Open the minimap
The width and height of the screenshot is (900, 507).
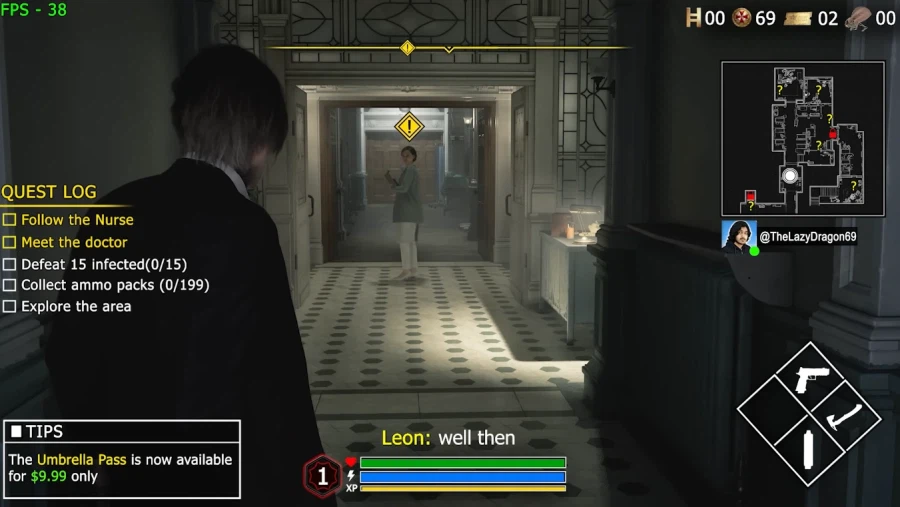pos(802,138)
